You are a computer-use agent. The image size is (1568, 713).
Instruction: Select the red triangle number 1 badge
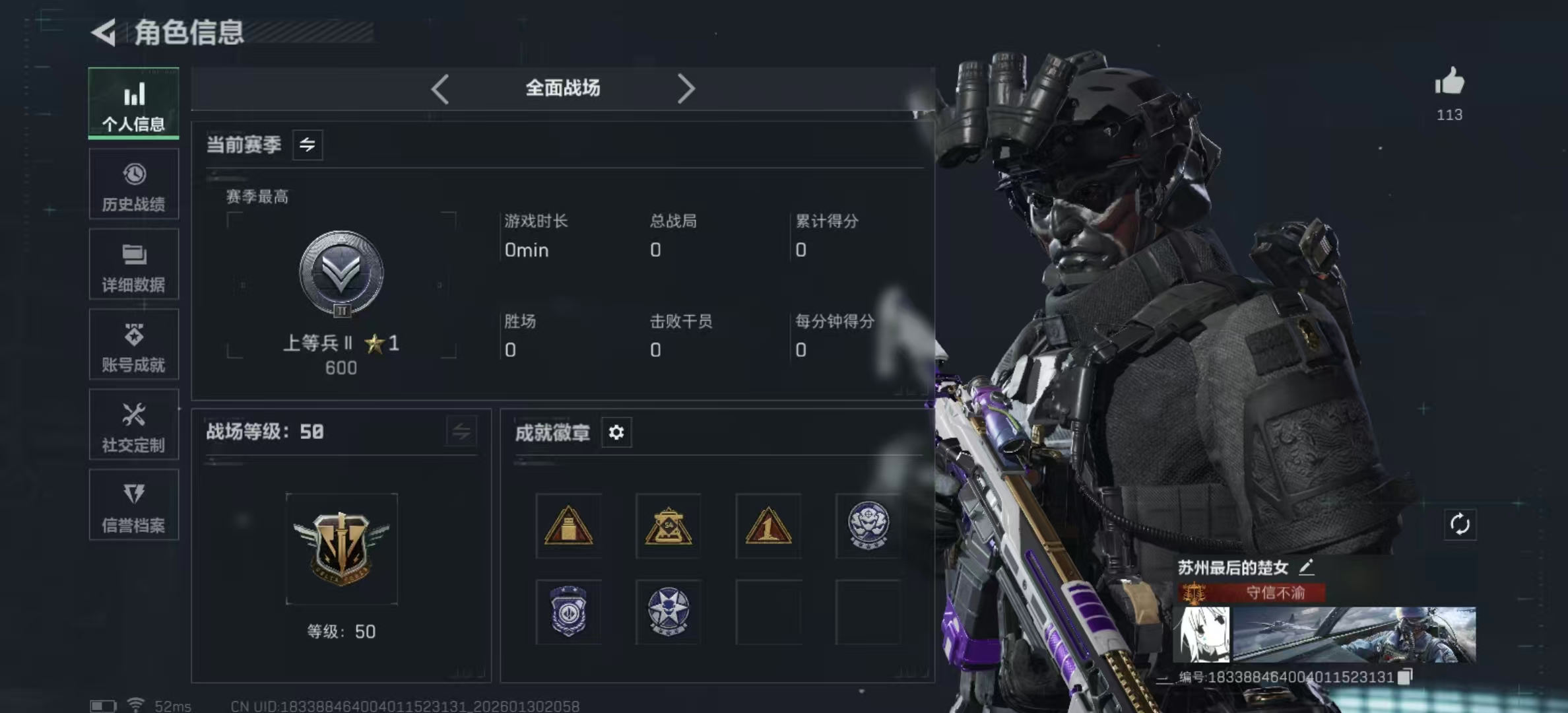tap(768, 526)
